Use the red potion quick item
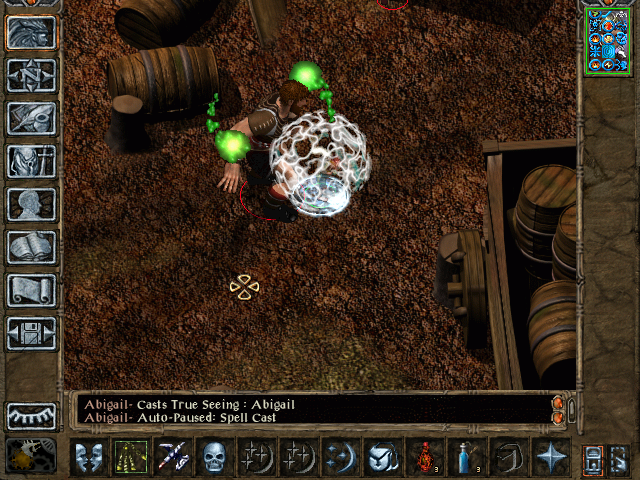The image size is (640, 480). pyautogui.click(x=425, y=457)
